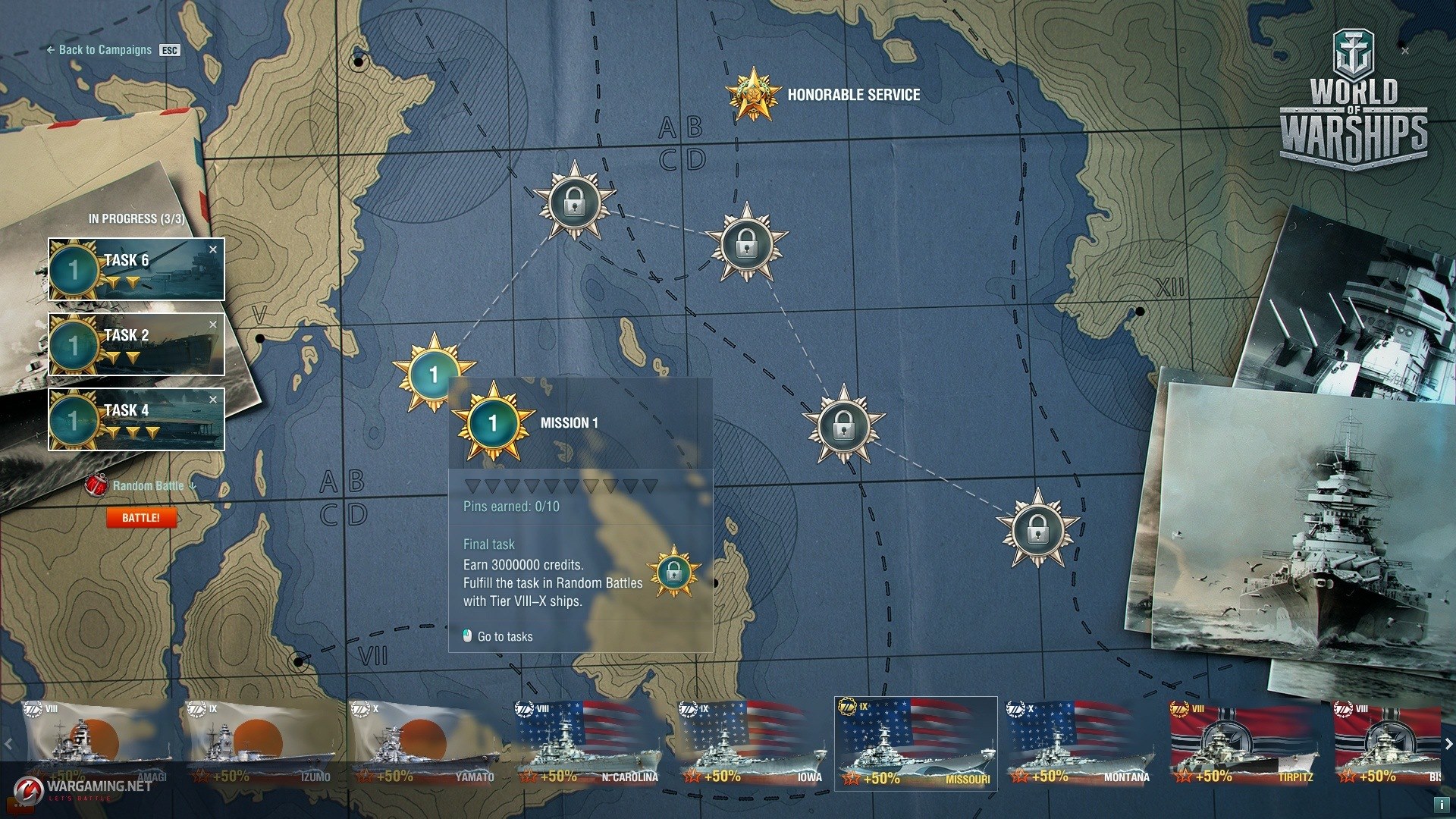Screen dimensions: 1456x819
Task: Remove Task 6 from in-progress list
Action: point(213,249)
